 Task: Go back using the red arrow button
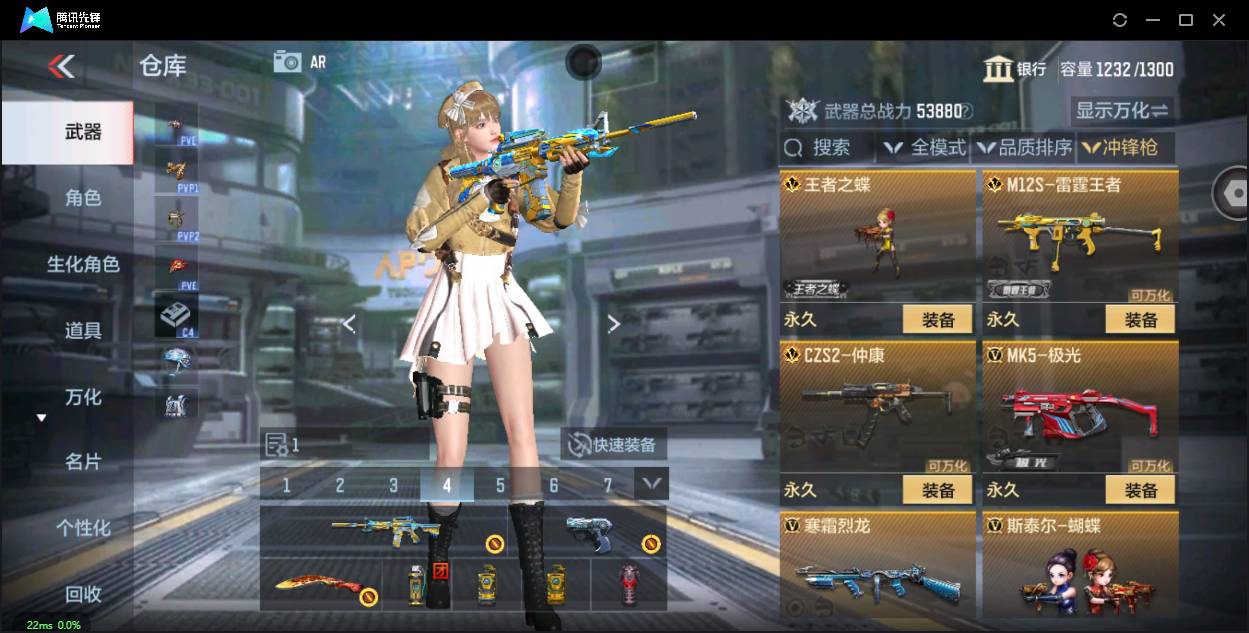62,67
